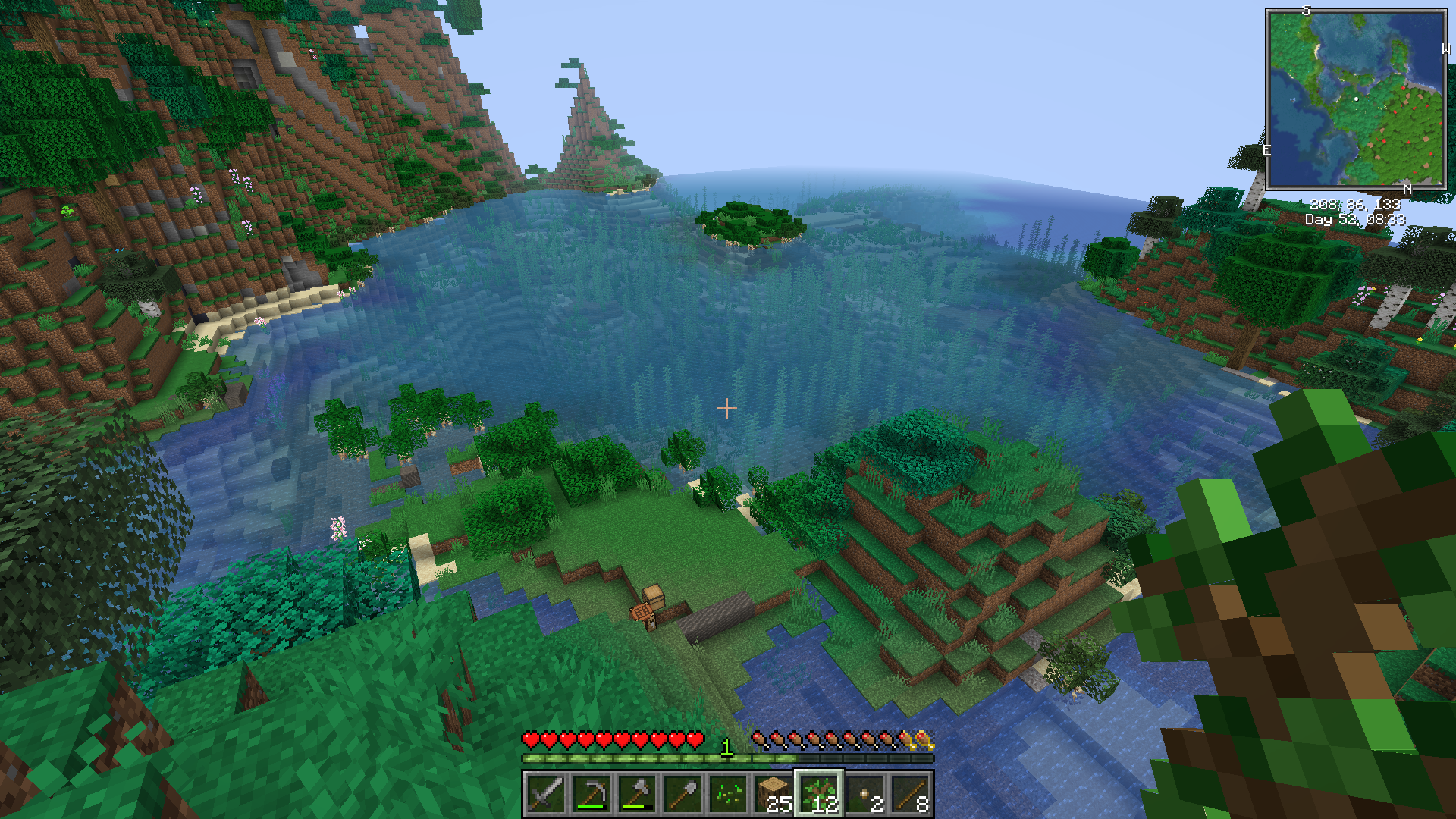Select the oak sapling stack of 12
Image resolution: width=1456 pixels, height=819 pixels.
coord(819,794)
